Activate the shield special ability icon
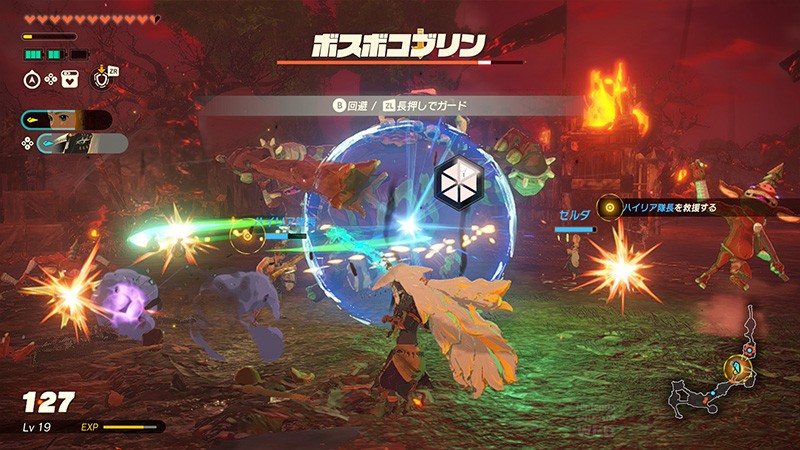 [x=100, y=77]
